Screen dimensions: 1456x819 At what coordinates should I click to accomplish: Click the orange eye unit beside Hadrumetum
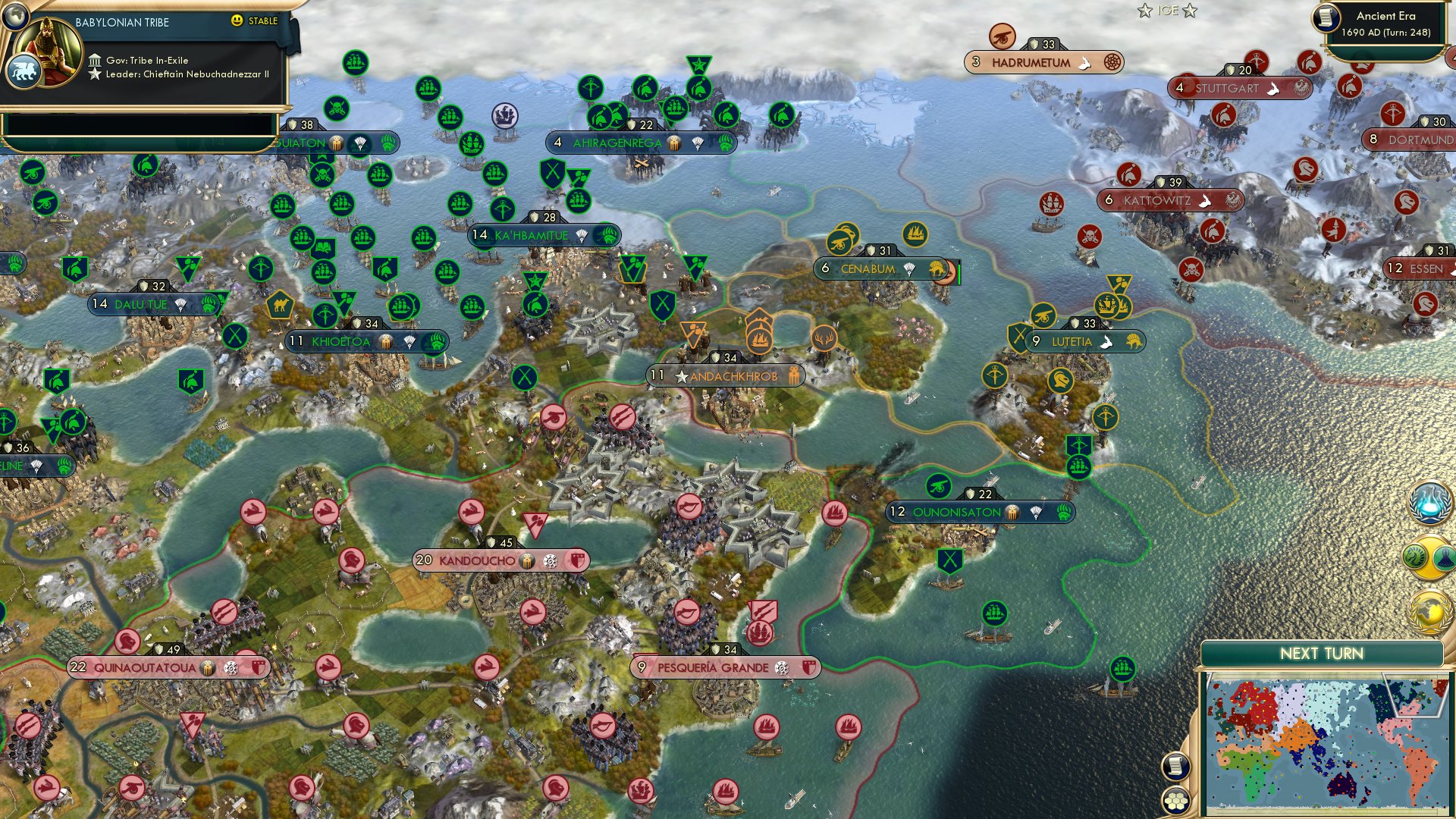pos(1003,35)
